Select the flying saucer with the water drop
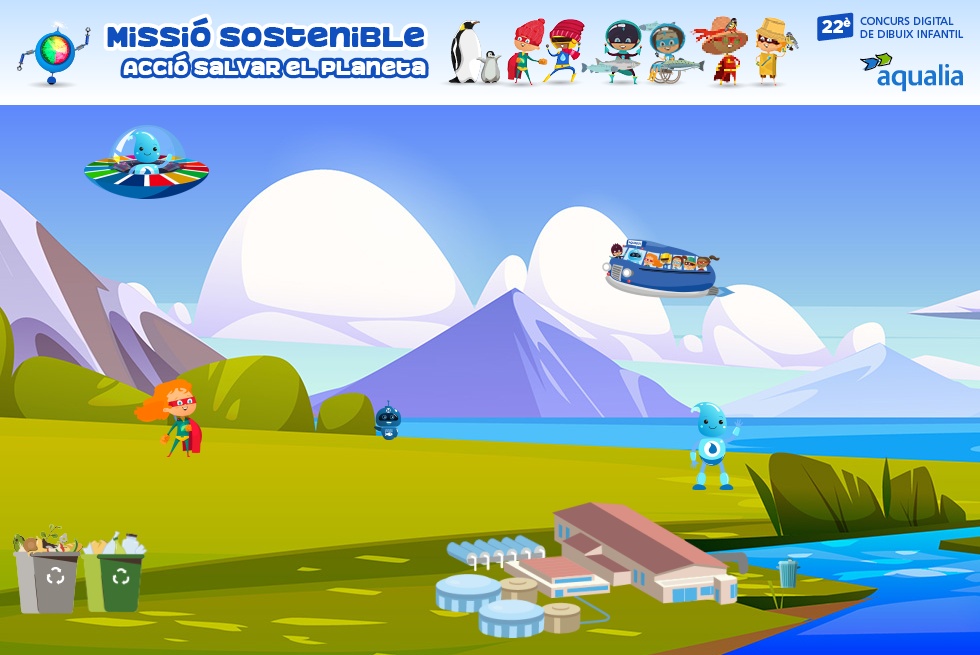This screenshot has height=655, width=980. tap(146, 164)
